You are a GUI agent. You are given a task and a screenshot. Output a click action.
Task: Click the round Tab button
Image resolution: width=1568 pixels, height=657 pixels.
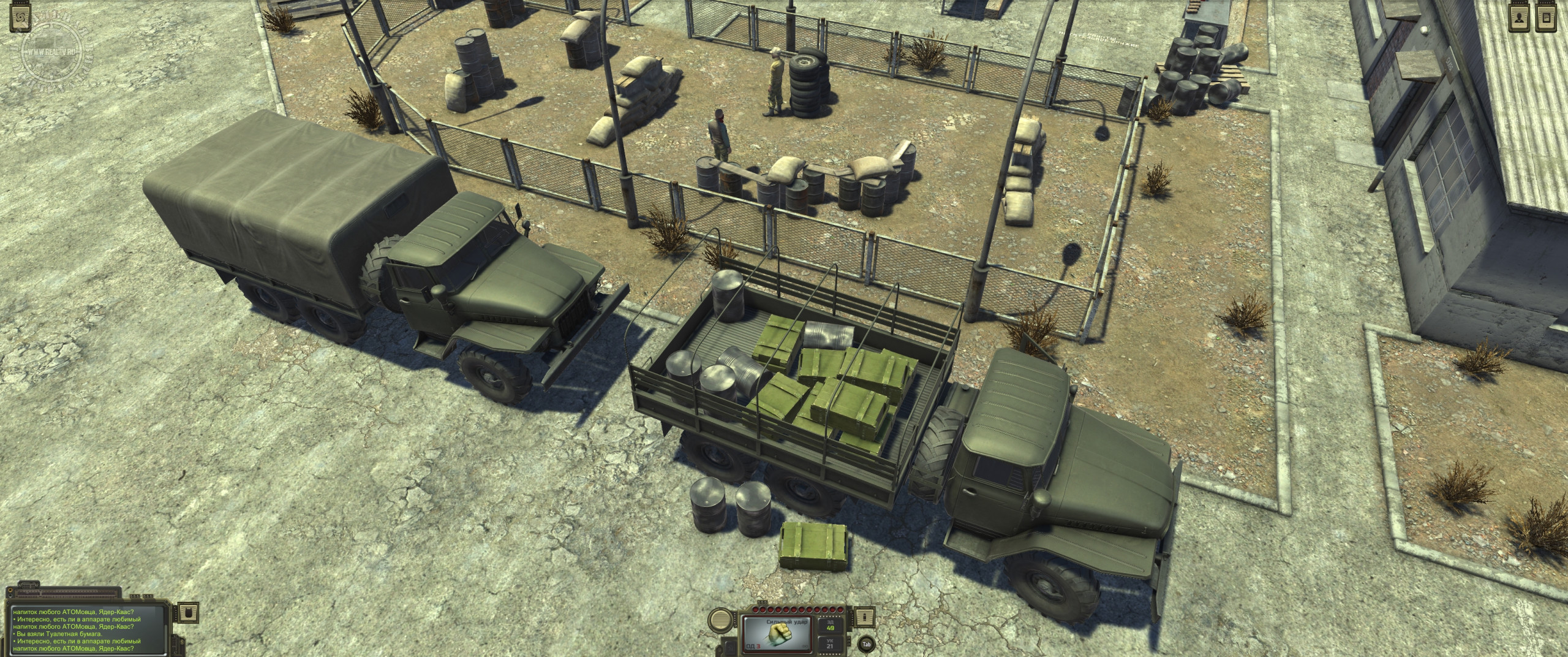(866, 644)
